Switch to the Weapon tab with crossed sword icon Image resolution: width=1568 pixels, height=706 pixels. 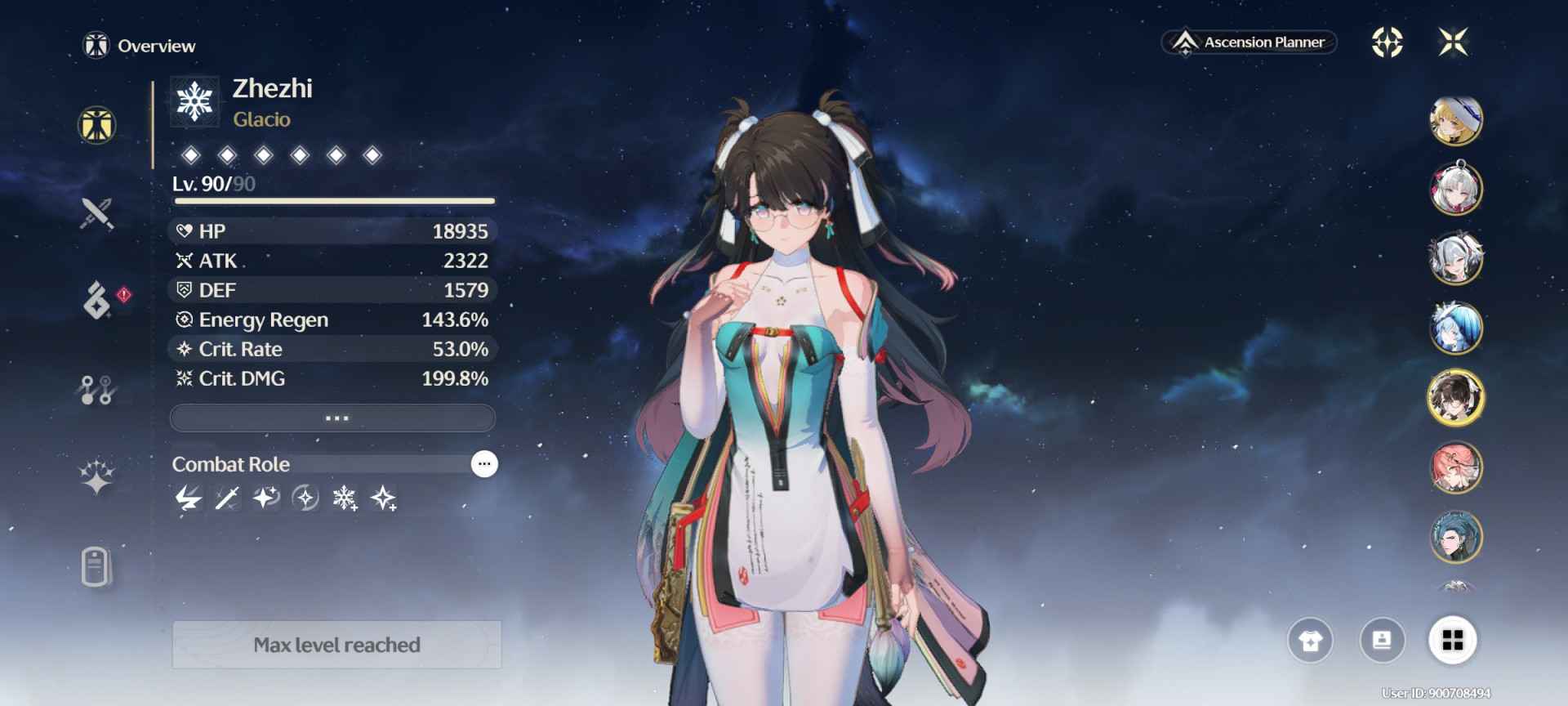tap(96, 213)
